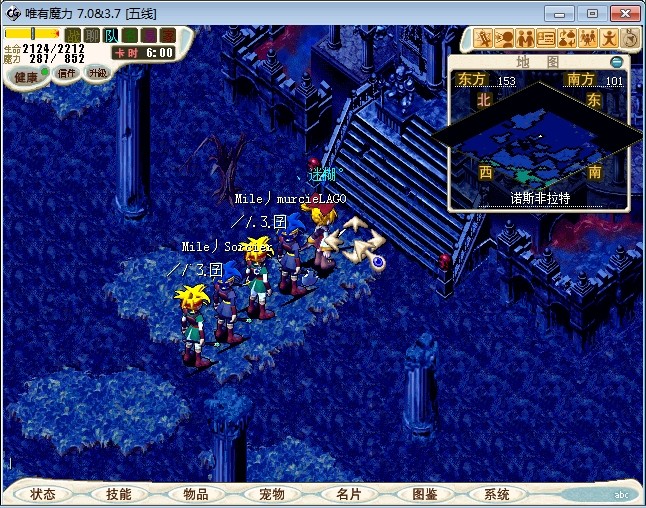Open the 图鉴 album menu
Screen dimensions: 646x508
(424, 494)
